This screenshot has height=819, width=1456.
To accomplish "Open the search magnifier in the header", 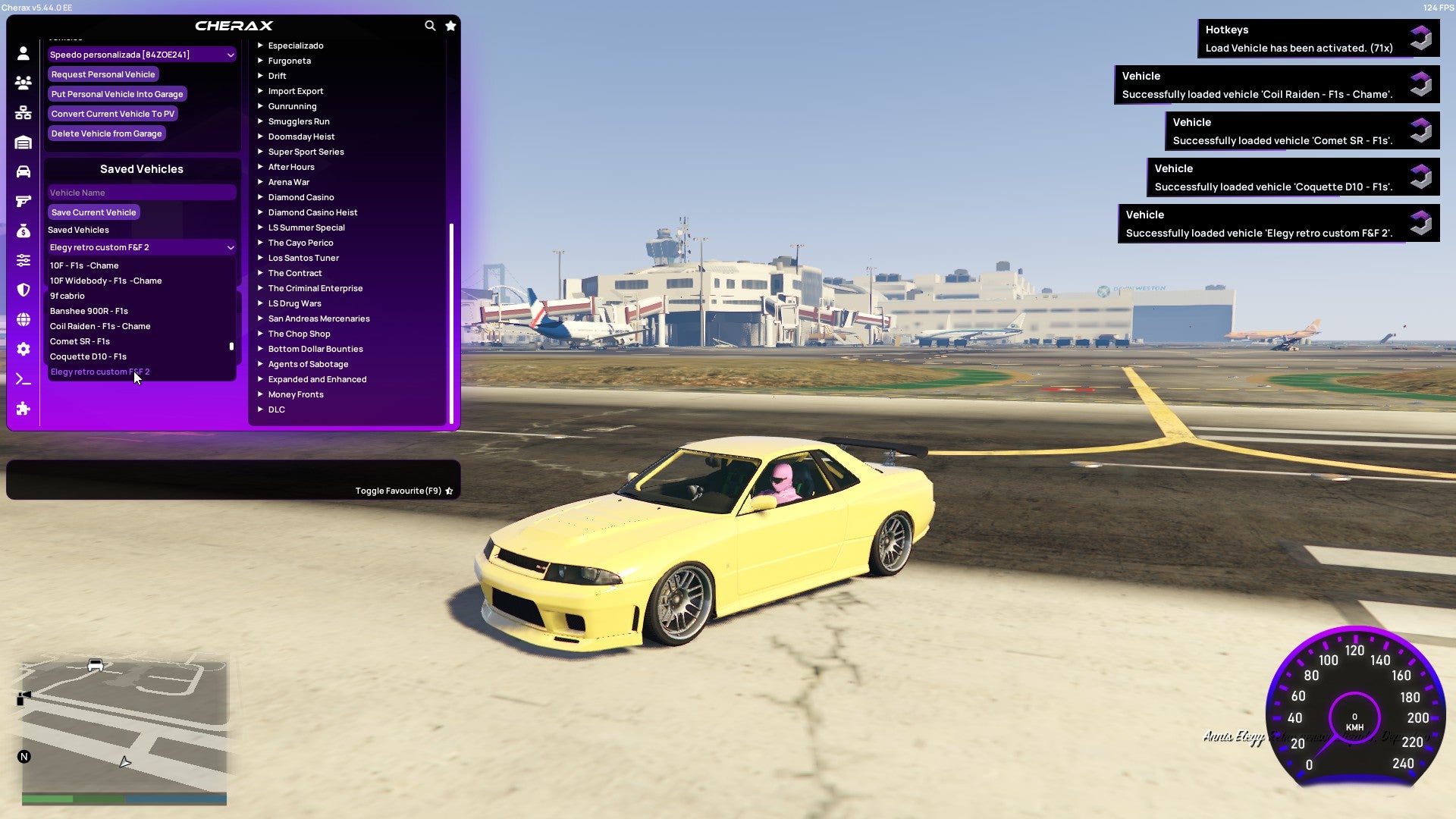I will (x=430, y=25).
